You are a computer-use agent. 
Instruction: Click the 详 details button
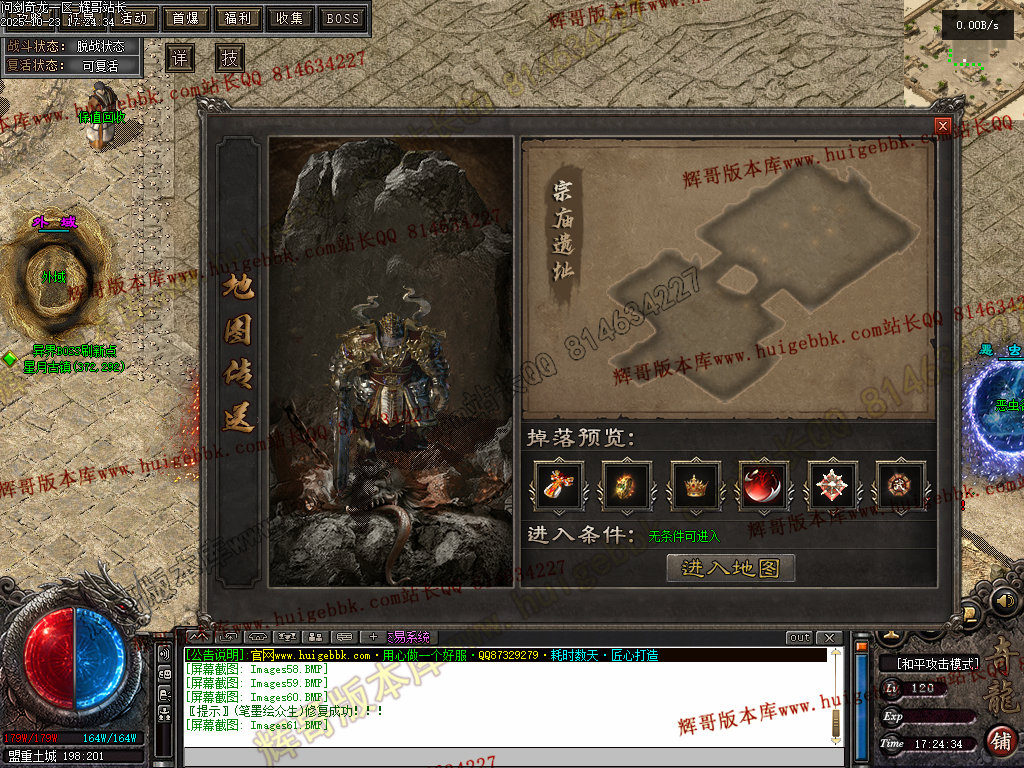(180, 57)
